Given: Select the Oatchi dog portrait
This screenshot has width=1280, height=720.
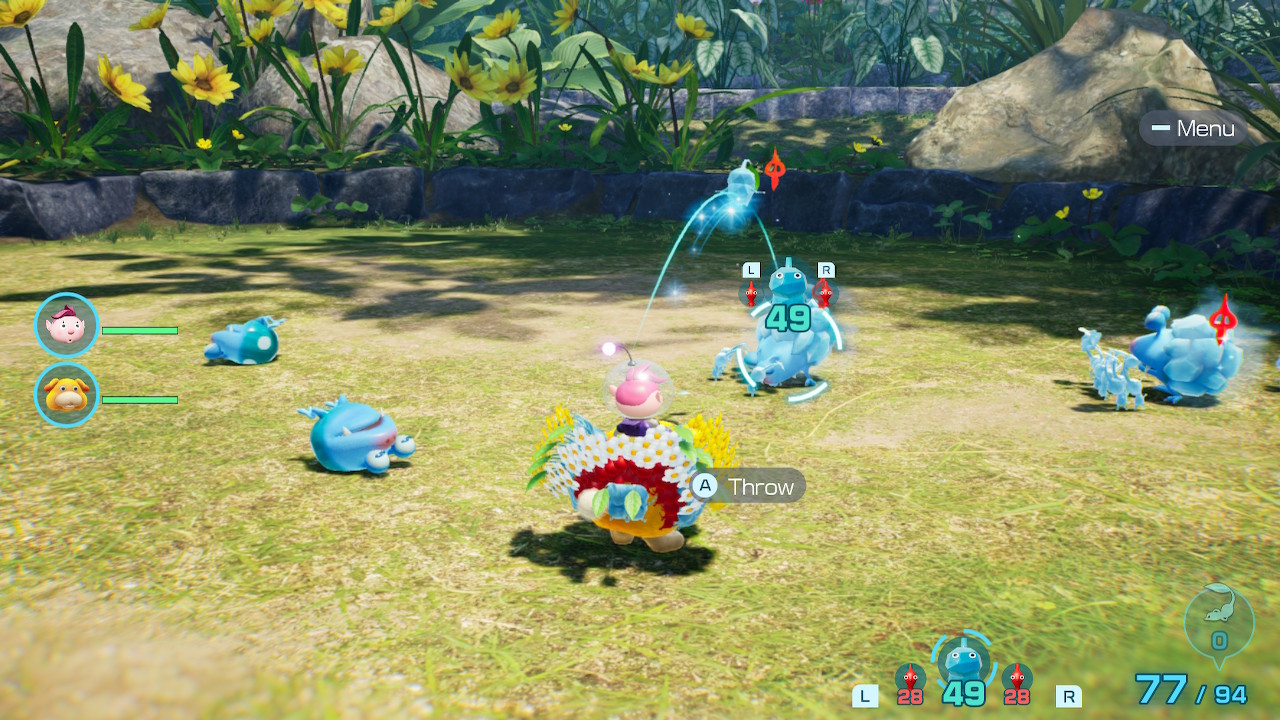Looking at the screenshot, I should [x=67, y=395].
